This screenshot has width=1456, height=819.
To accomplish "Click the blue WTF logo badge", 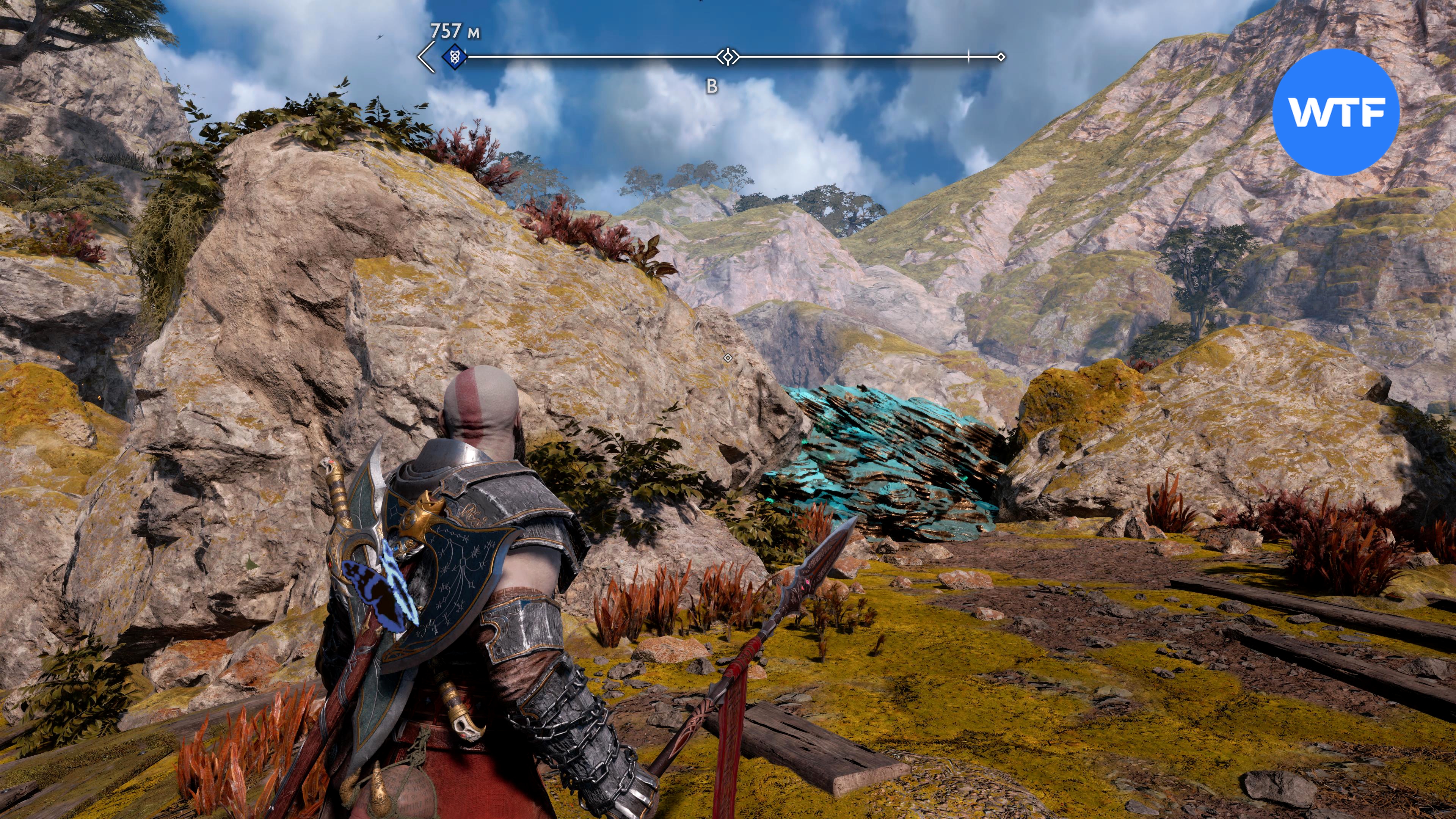I will 1335,112.
